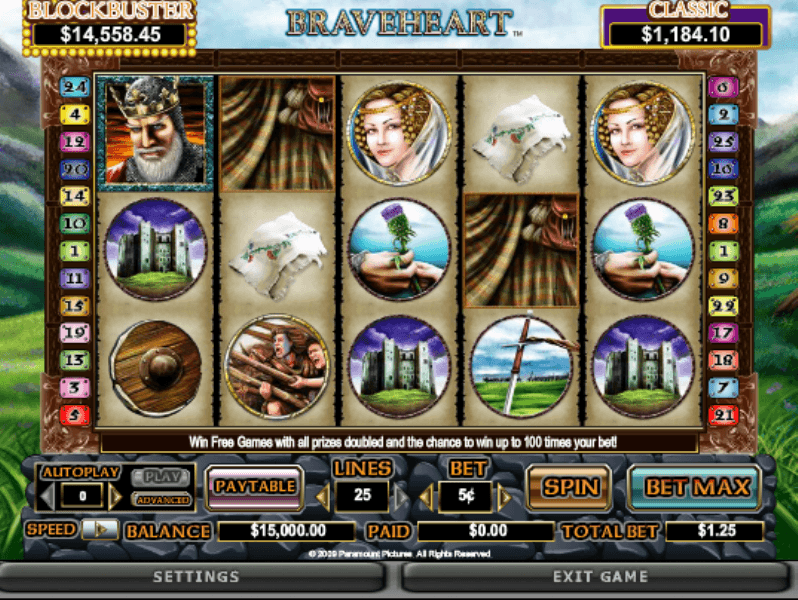Select payline marker number 25
The width and height of the screenshot is (798, 600).
click(723, 142)
